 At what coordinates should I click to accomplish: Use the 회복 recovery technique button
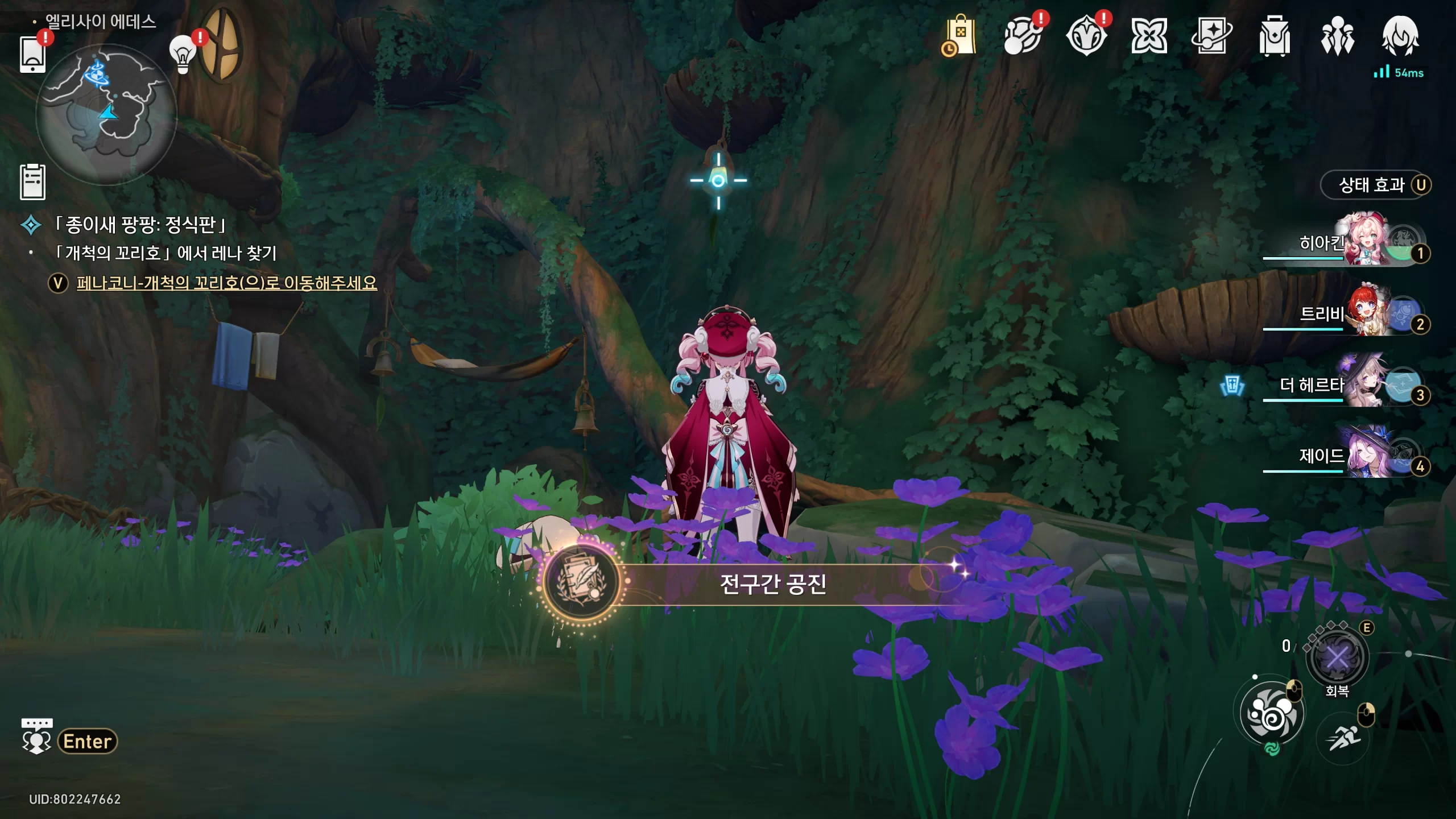pos(1337,658)
